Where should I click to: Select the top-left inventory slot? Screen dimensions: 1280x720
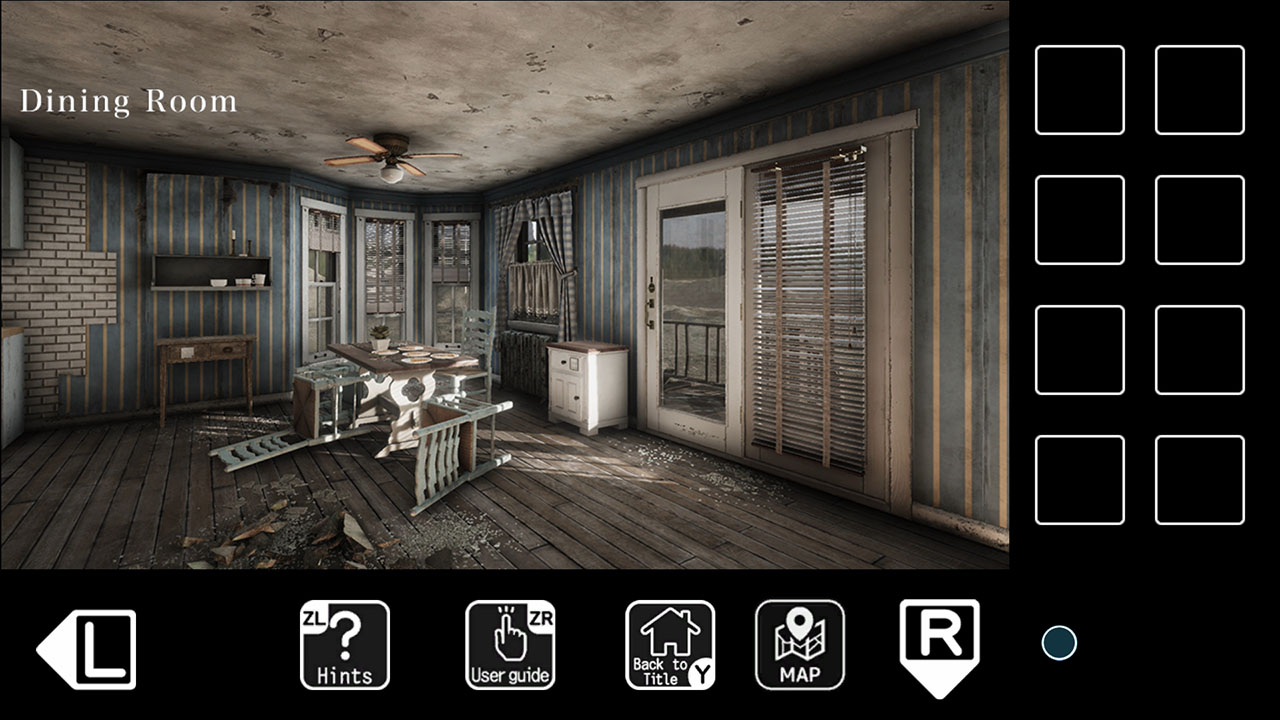point(1079,92)
